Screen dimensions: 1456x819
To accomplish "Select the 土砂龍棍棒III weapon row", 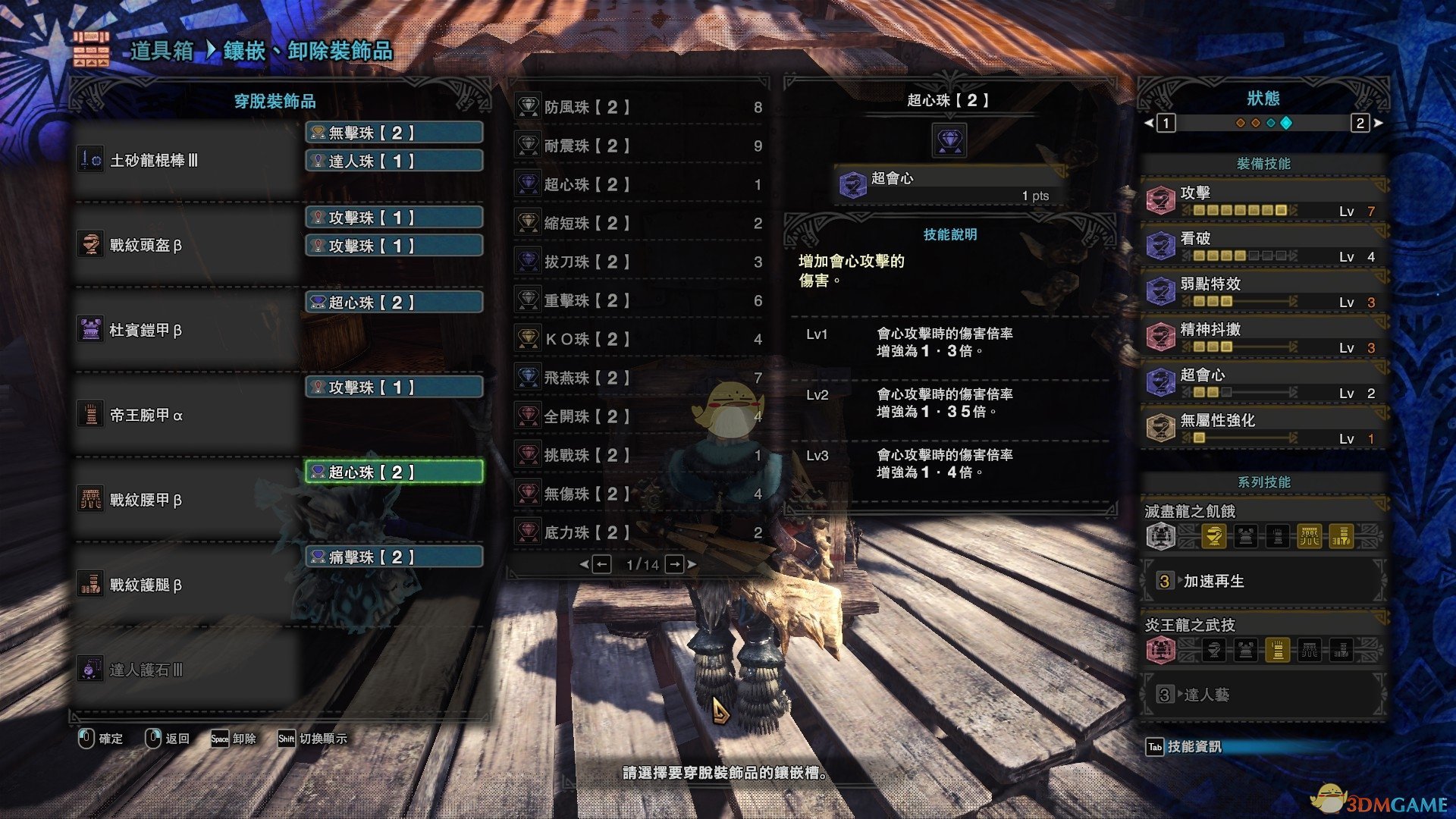I will [186, 160].
